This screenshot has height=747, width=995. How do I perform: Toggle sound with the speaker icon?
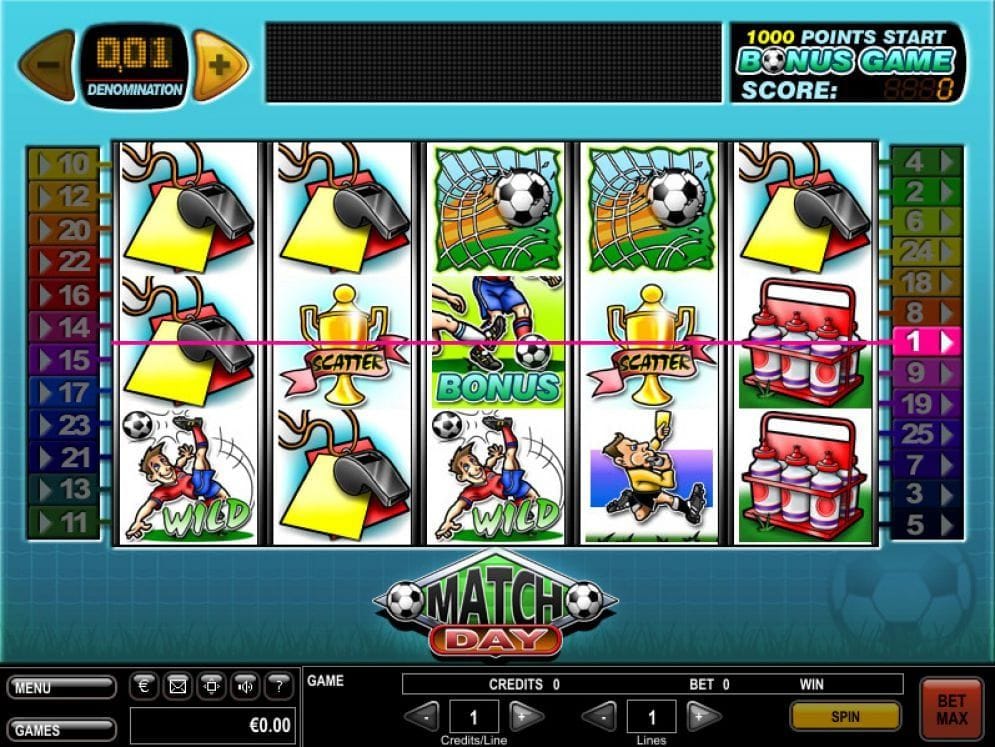(245, 687)
